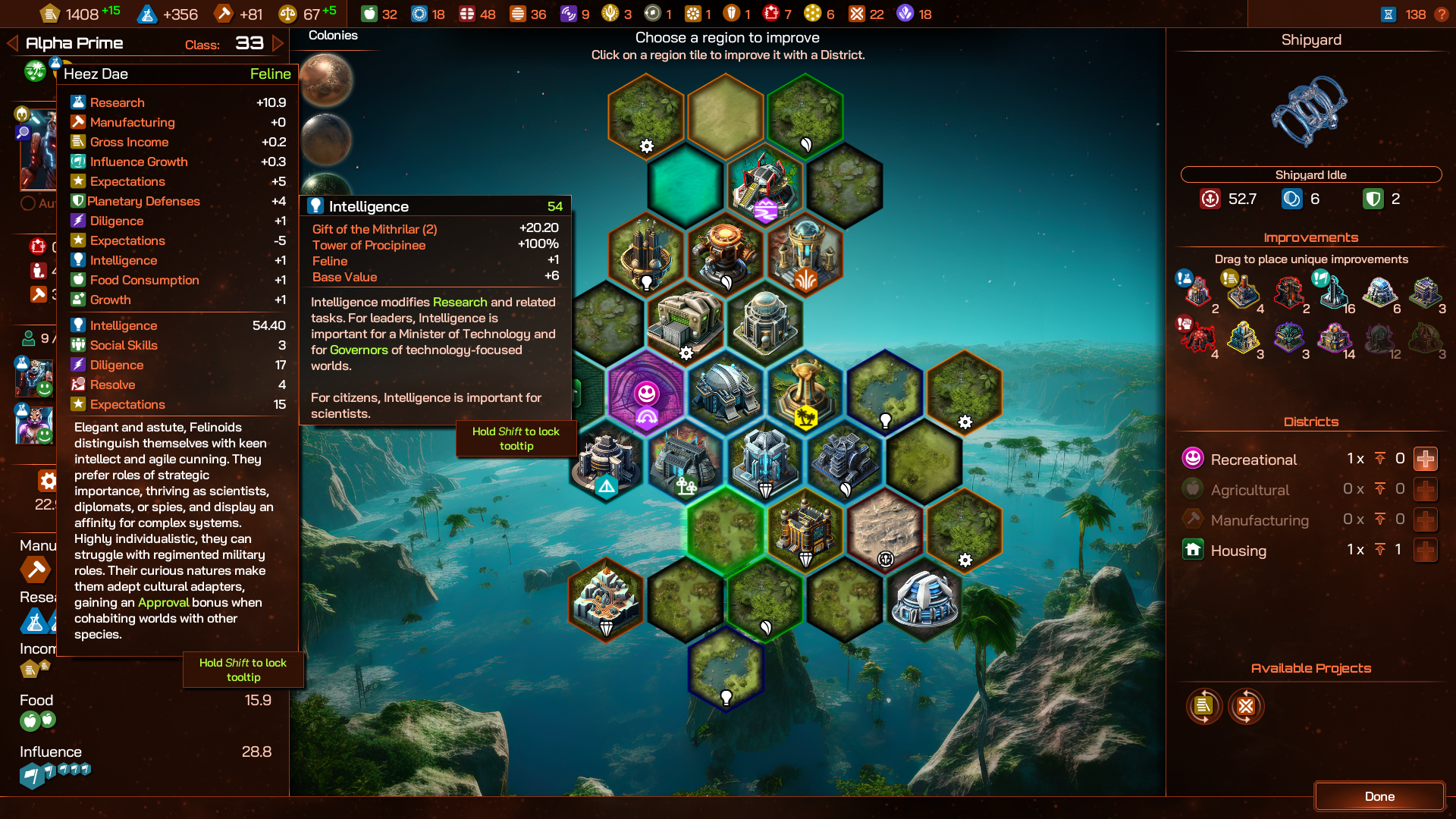Confirm with the Done button
Screen dimensions: 1456x819
pyautogui.click(x=1379, y=796)
